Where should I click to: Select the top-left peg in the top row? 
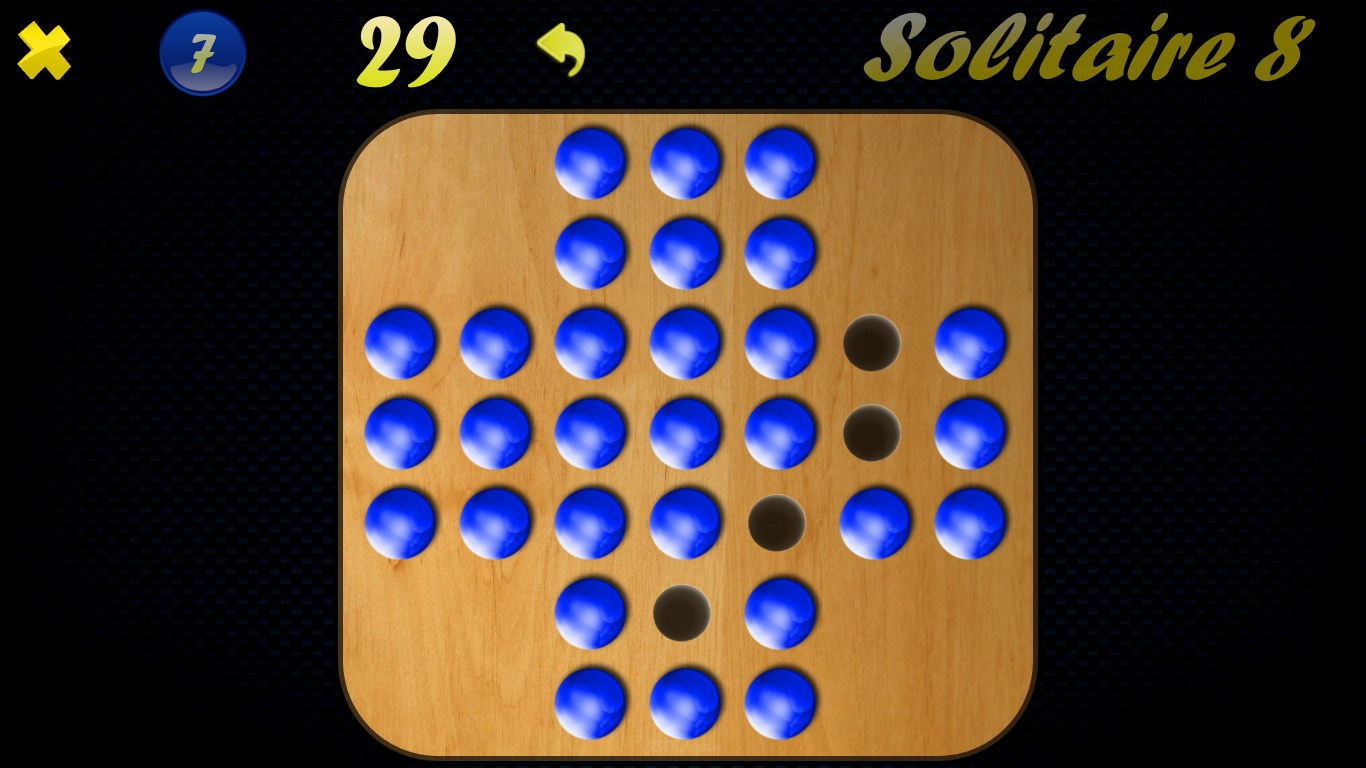click(590, 160)
